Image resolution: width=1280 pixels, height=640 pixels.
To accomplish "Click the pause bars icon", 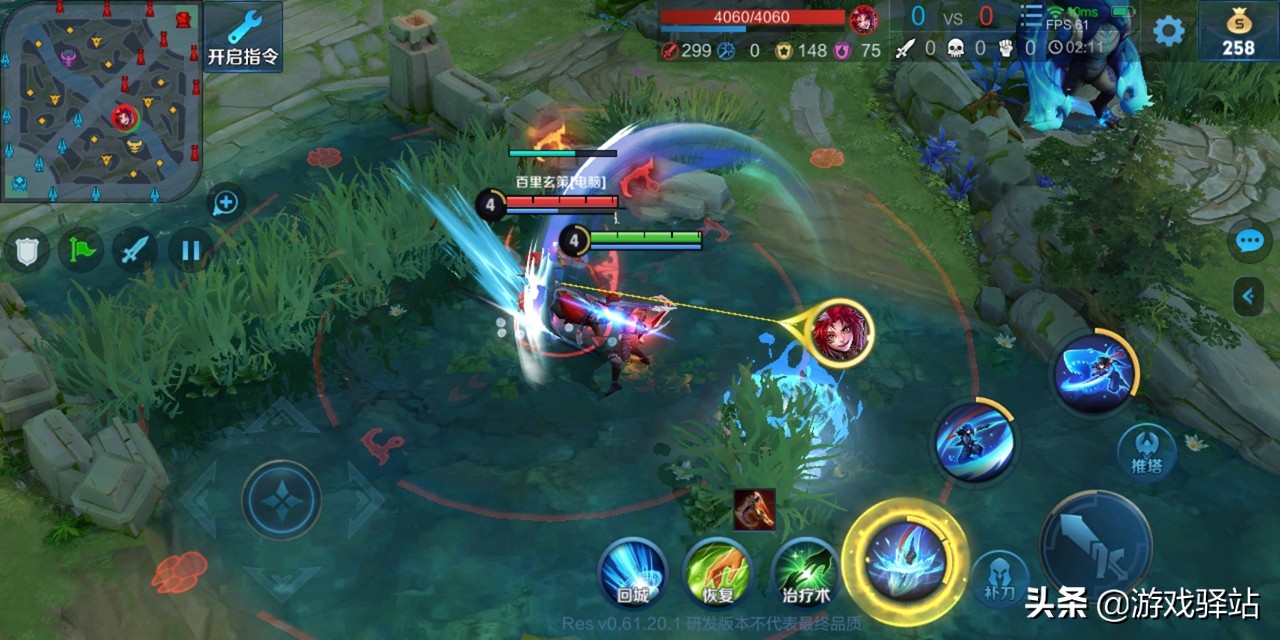I will 190,250.
